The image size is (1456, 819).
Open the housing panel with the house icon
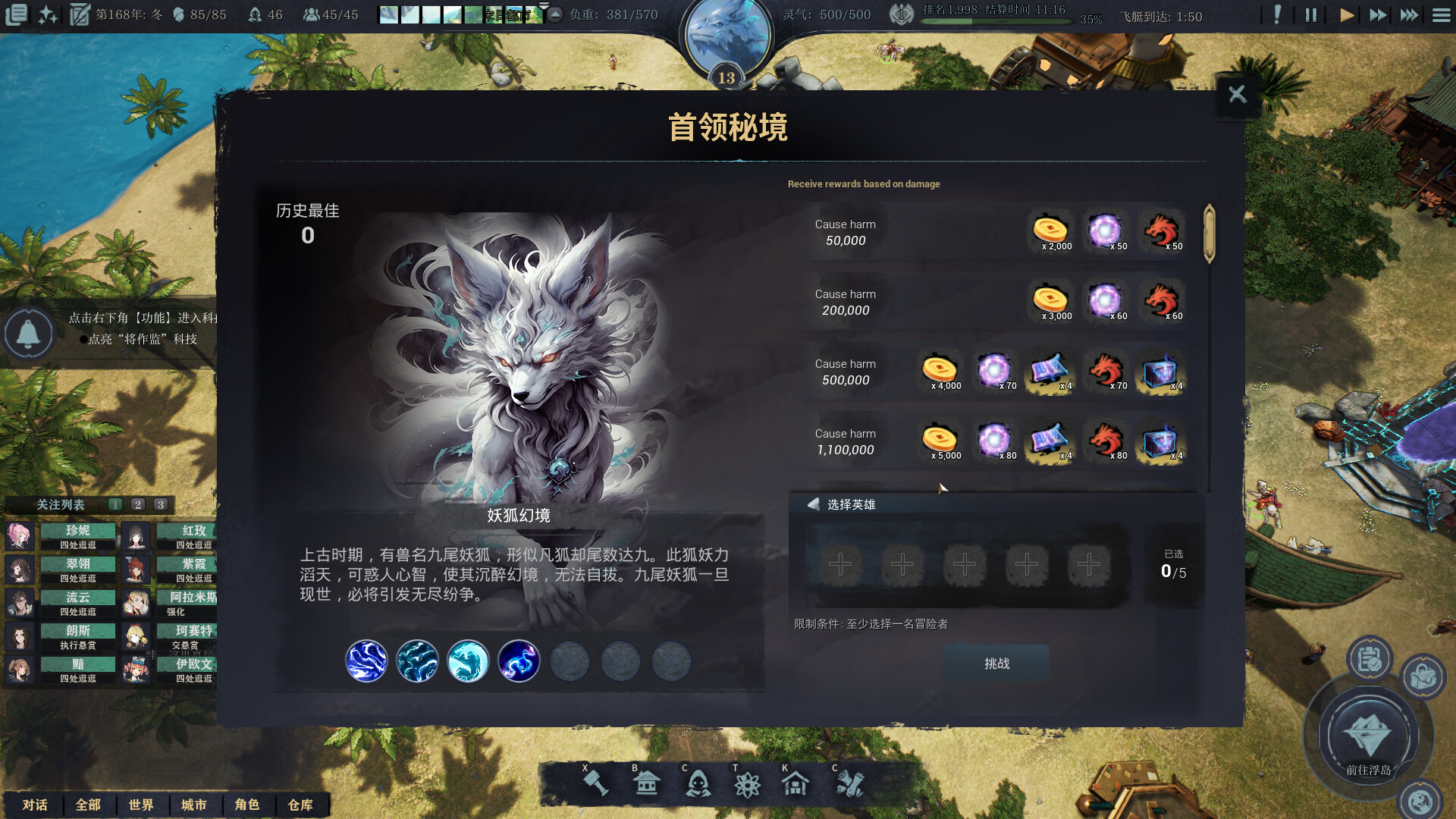coord(797,783)
